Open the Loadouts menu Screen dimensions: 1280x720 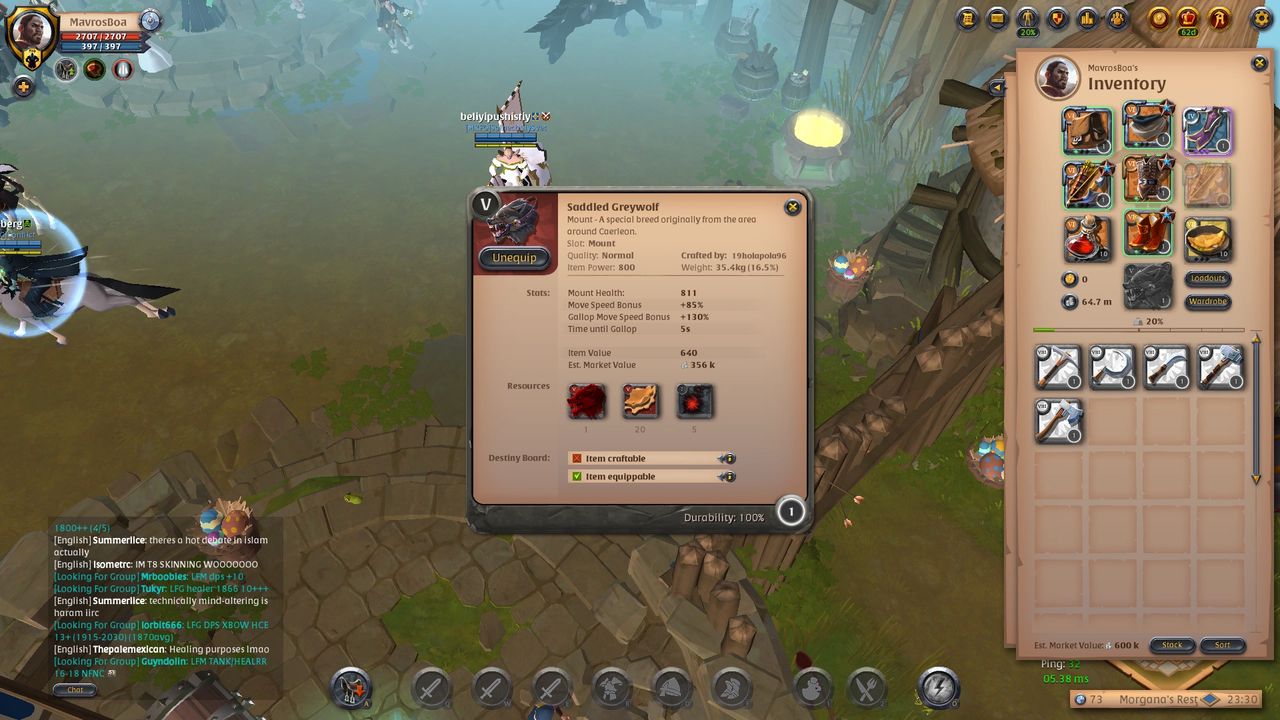click(x=1208, y=279)
